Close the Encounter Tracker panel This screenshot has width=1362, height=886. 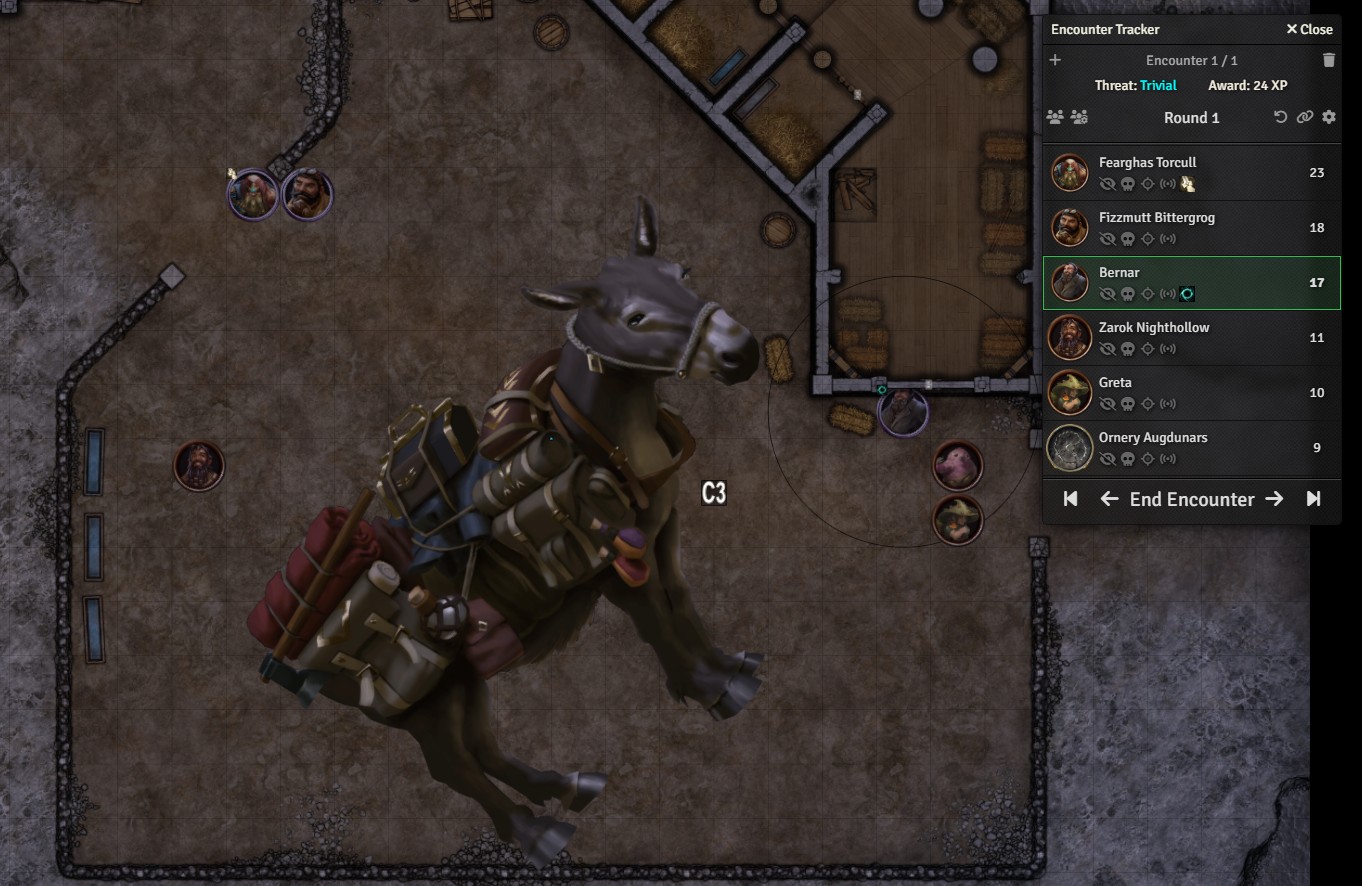[x=1309, y=30]
